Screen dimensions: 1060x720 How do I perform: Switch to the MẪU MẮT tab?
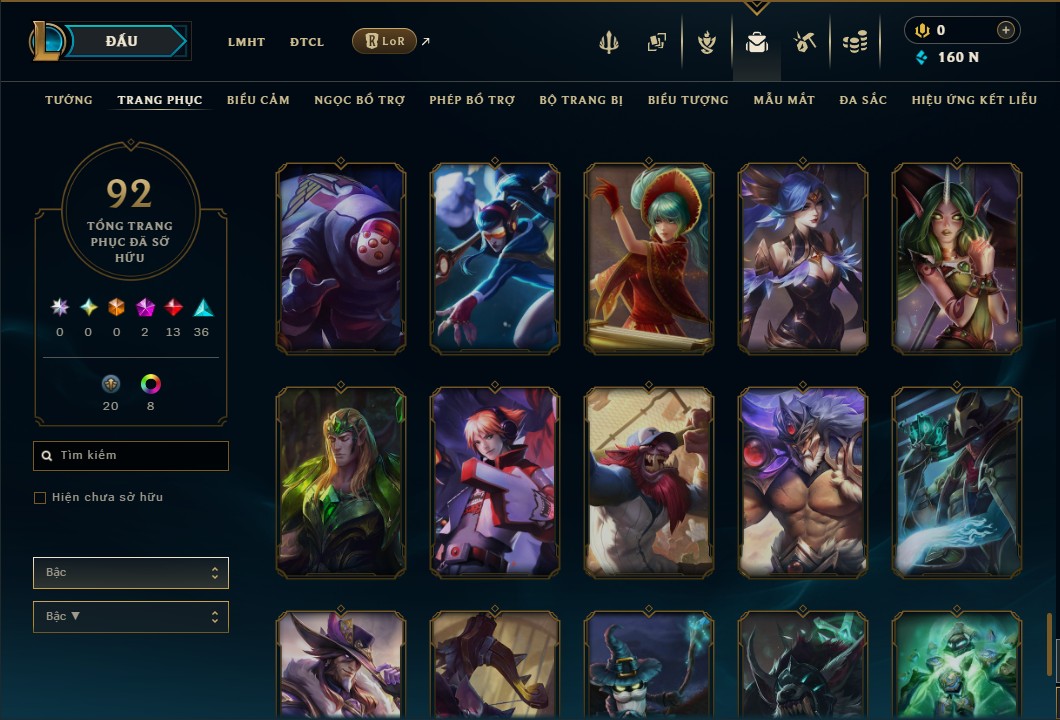(784, 100)
